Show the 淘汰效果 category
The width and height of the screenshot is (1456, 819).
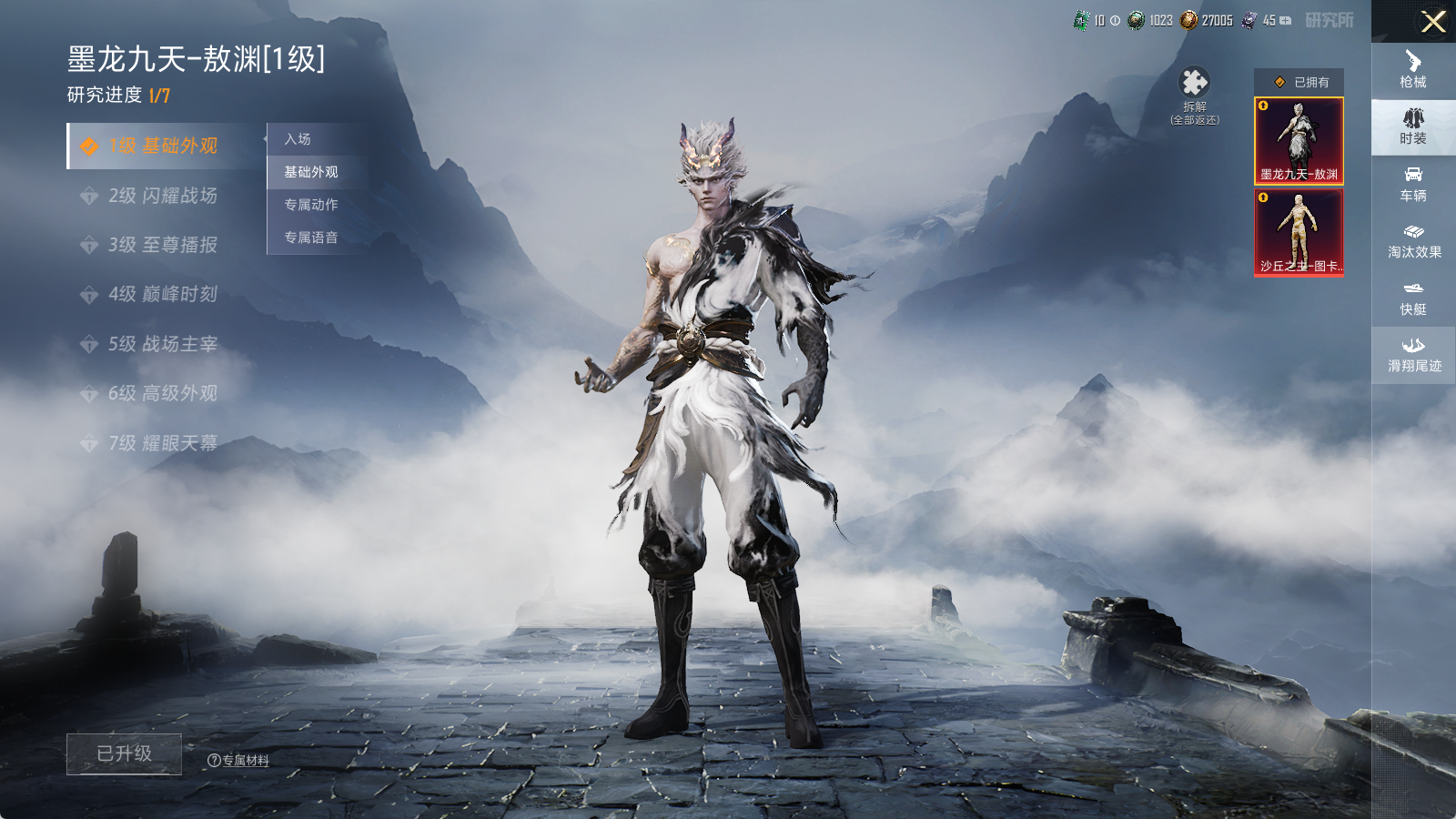[1413, 241]
